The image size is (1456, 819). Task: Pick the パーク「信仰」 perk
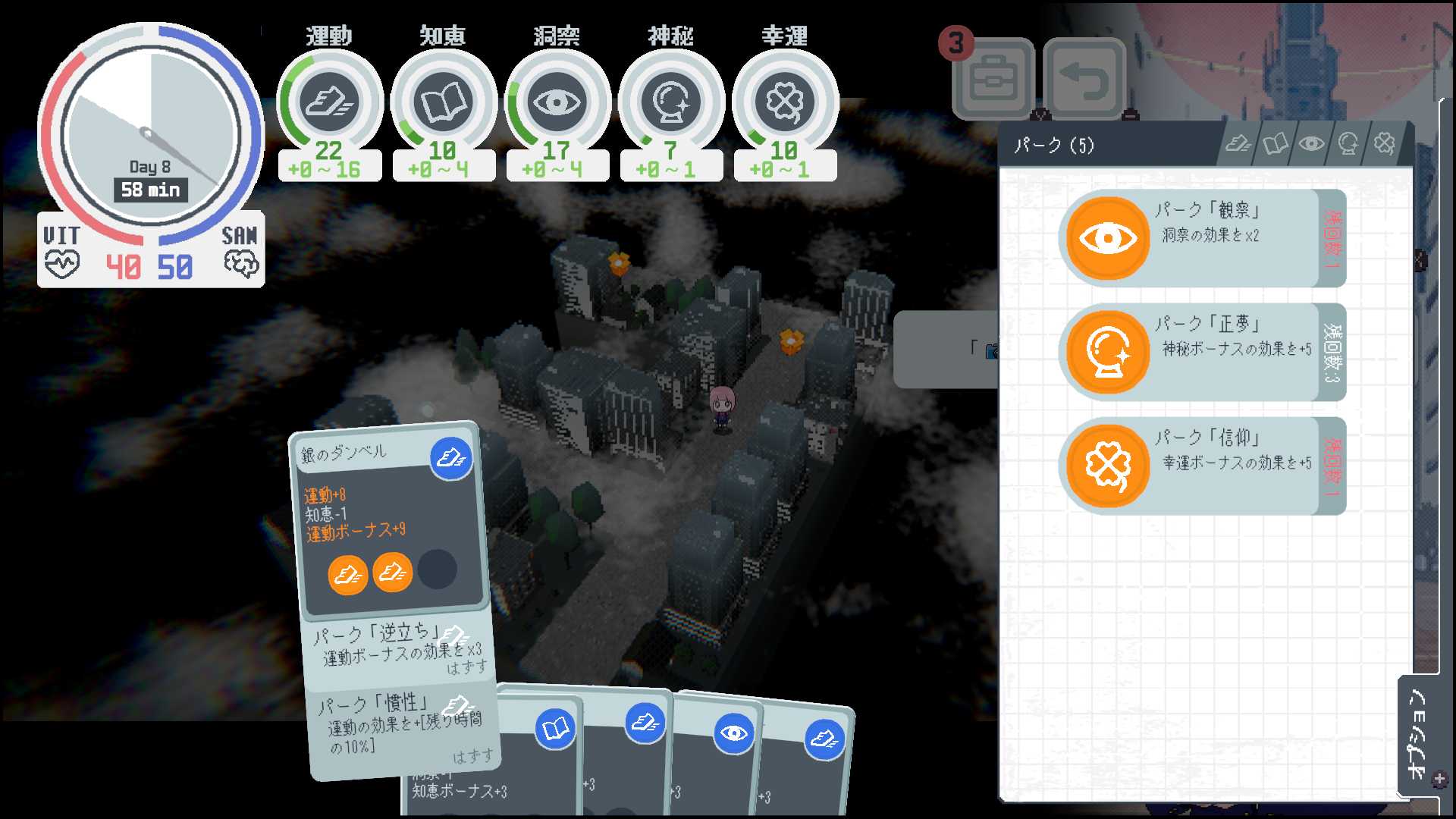click(x=1201, y=466)
